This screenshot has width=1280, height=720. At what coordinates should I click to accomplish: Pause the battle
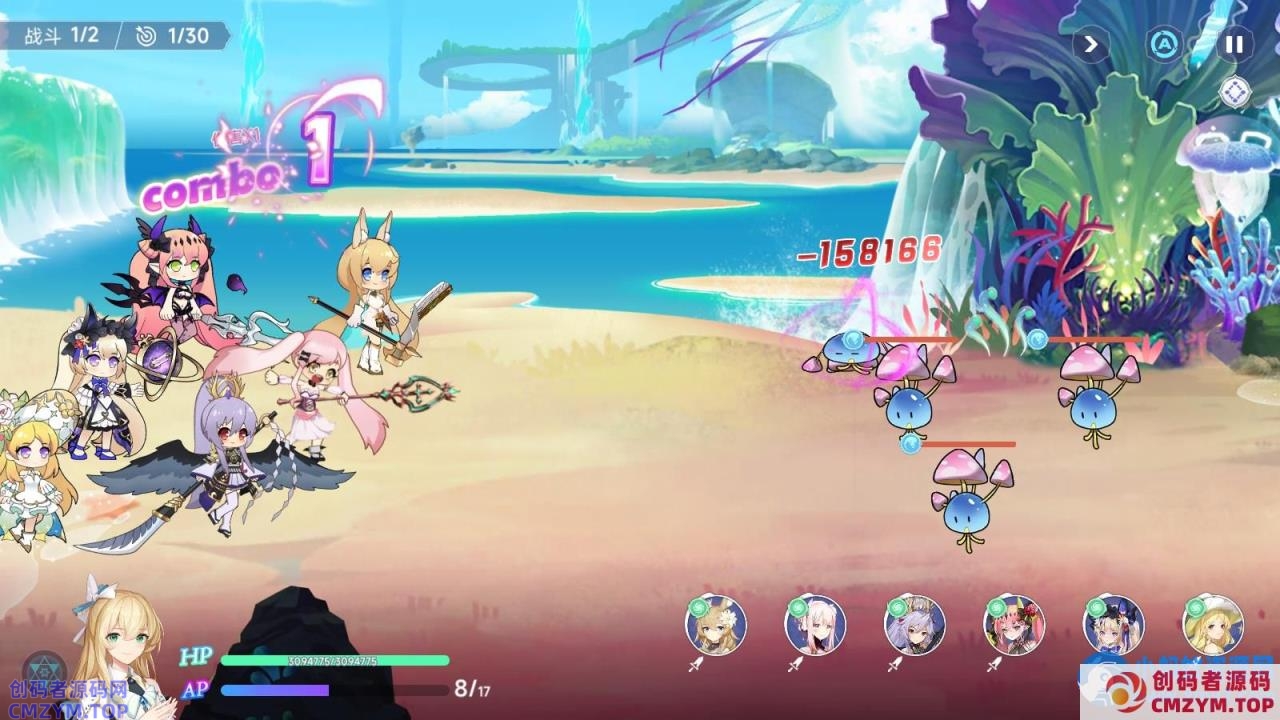pos(1235,44)
